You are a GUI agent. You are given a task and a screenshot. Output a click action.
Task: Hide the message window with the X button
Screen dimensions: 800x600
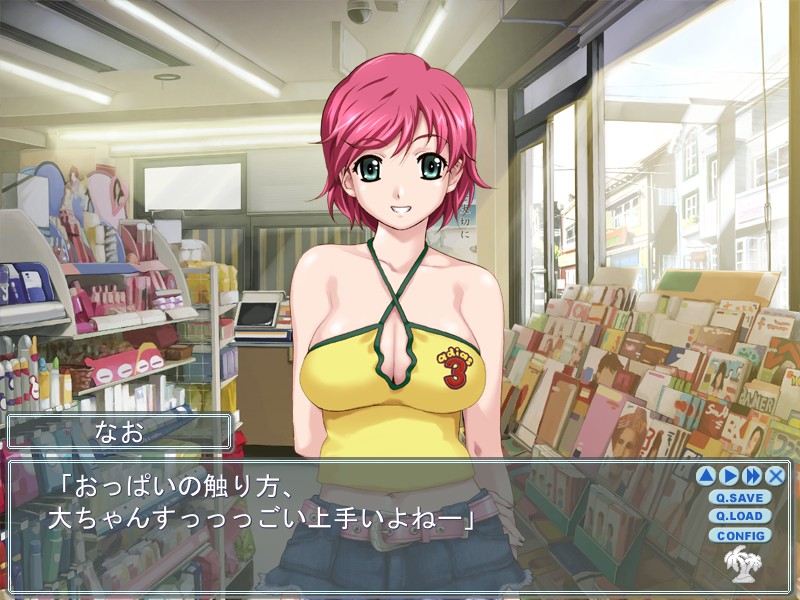775,476
